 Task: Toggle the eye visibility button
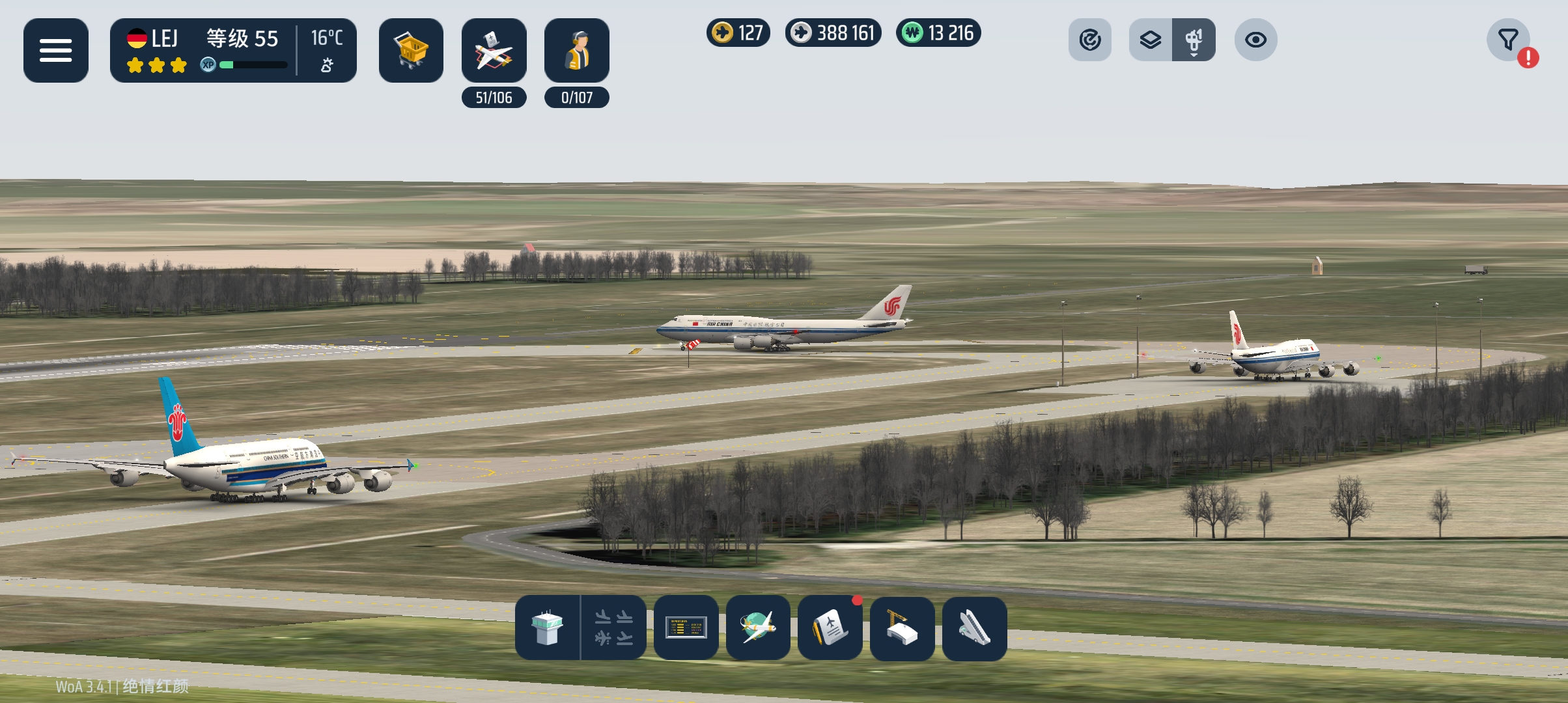tap(1255, 40)
